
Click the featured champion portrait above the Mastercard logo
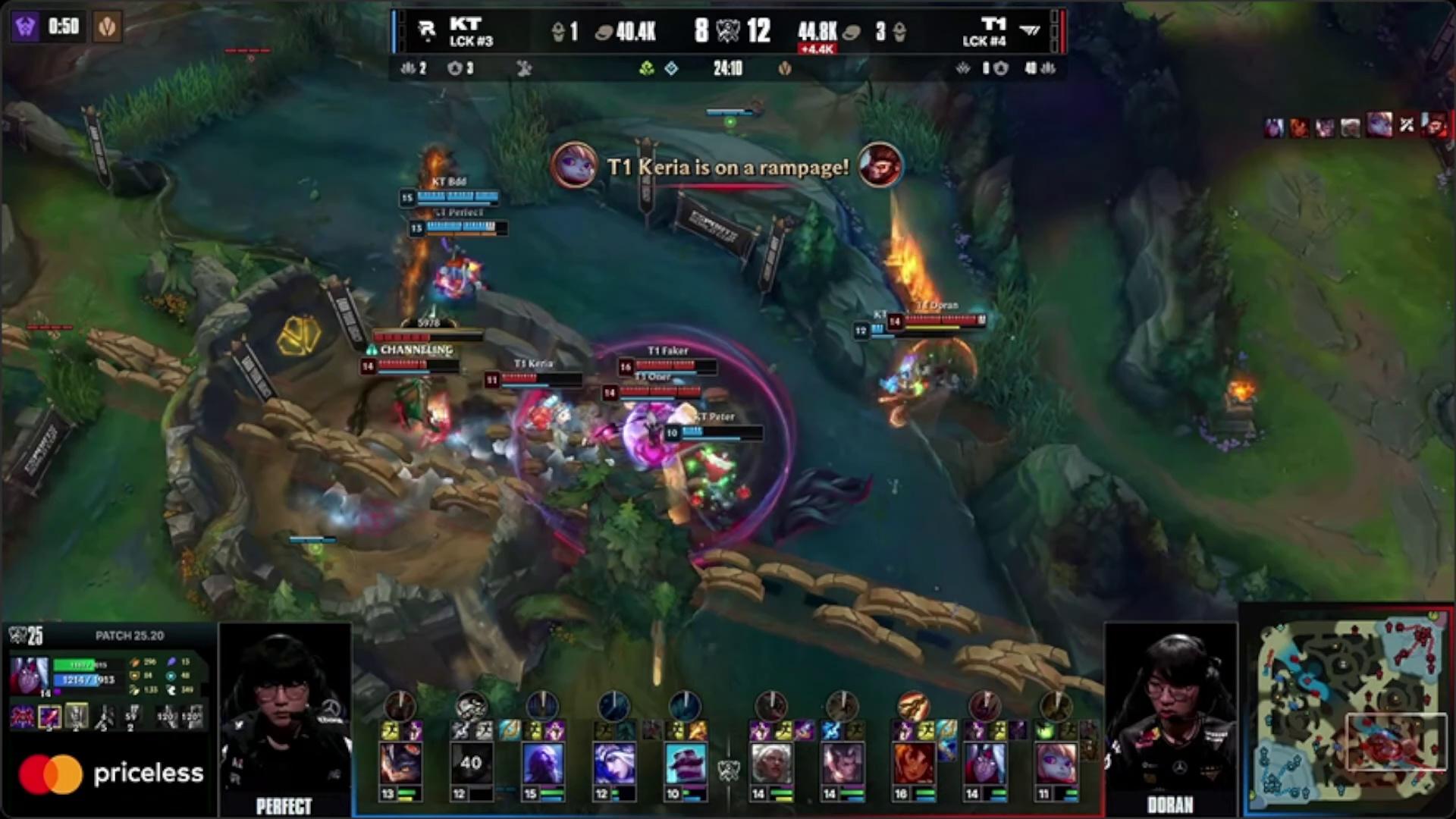tap(30, 675)
